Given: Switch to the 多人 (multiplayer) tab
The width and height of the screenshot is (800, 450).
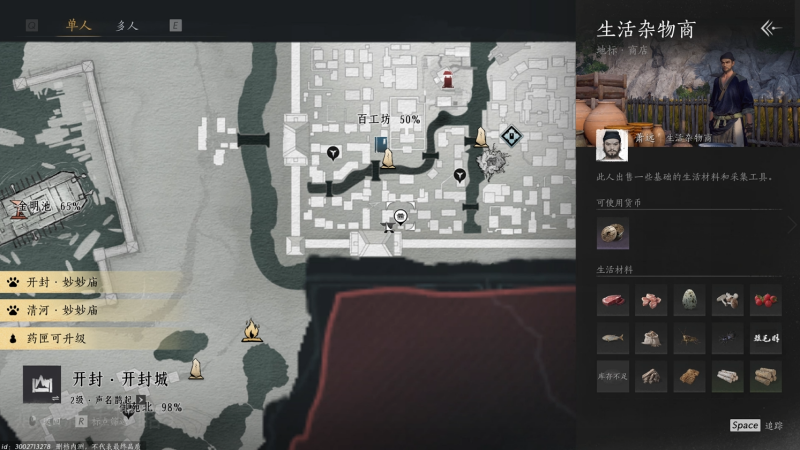Looking at the screenshot, I should (x=127, y=25).
